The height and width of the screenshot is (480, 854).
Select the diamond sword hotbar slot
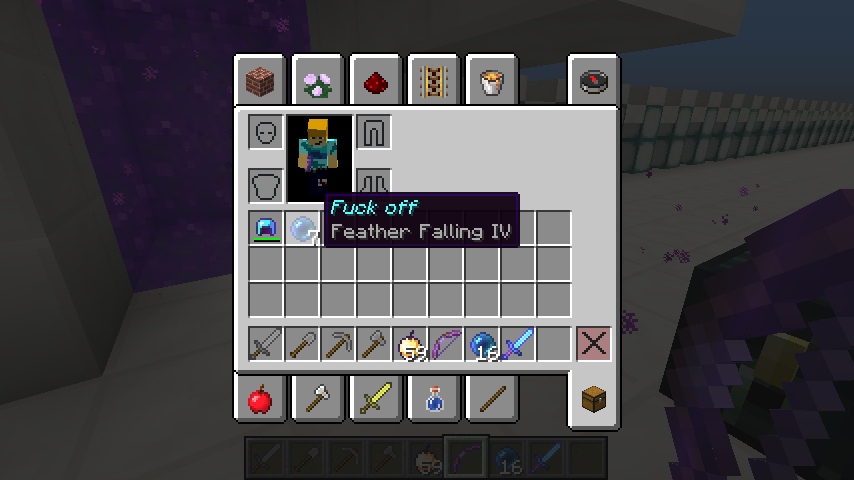(x=518, y=344)
